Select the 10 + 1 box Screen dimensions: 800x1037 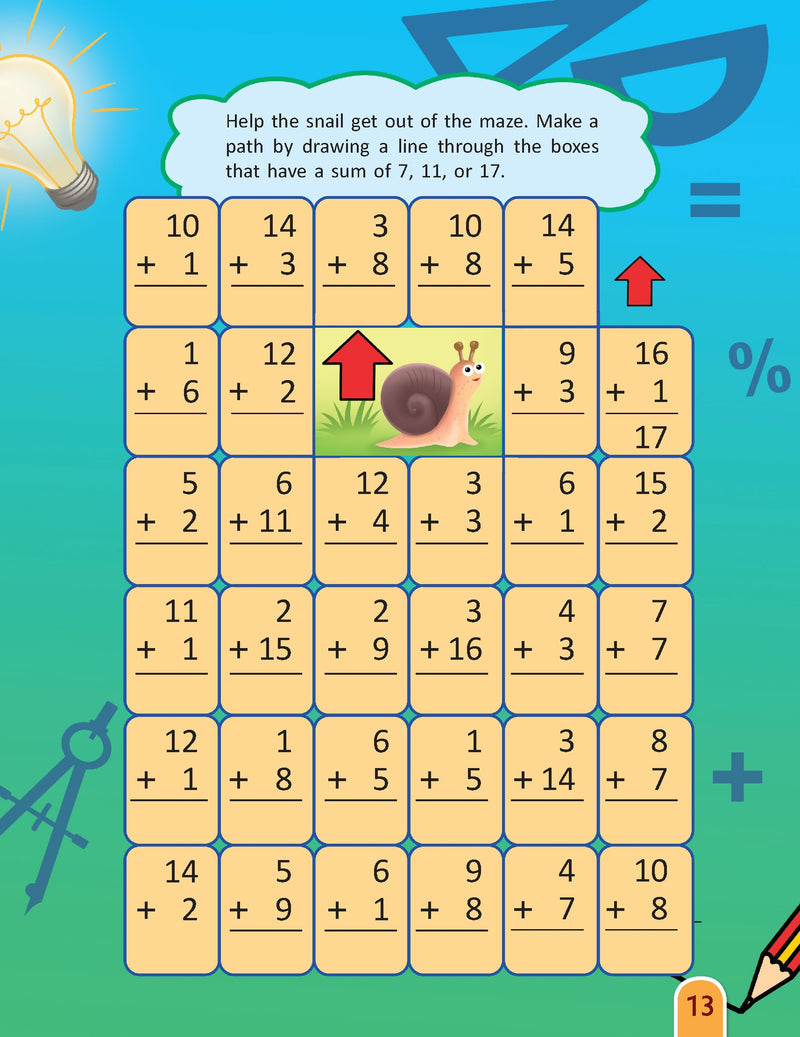[171, 261]
